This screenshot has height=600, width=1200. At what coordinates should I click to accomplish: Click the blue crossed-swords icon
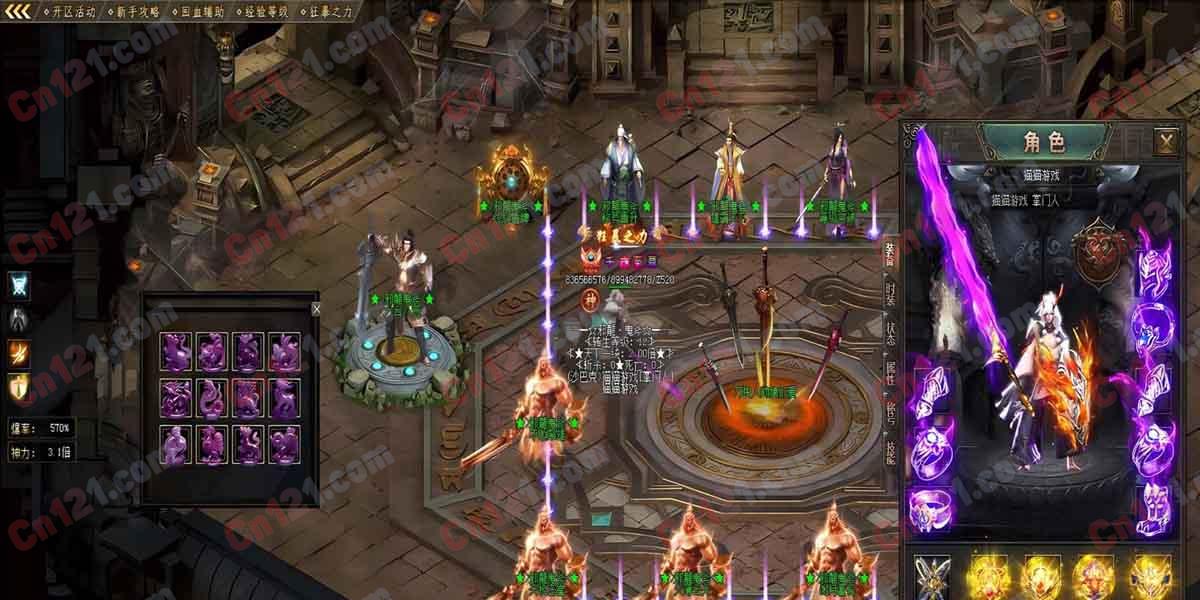click(19, 285)
